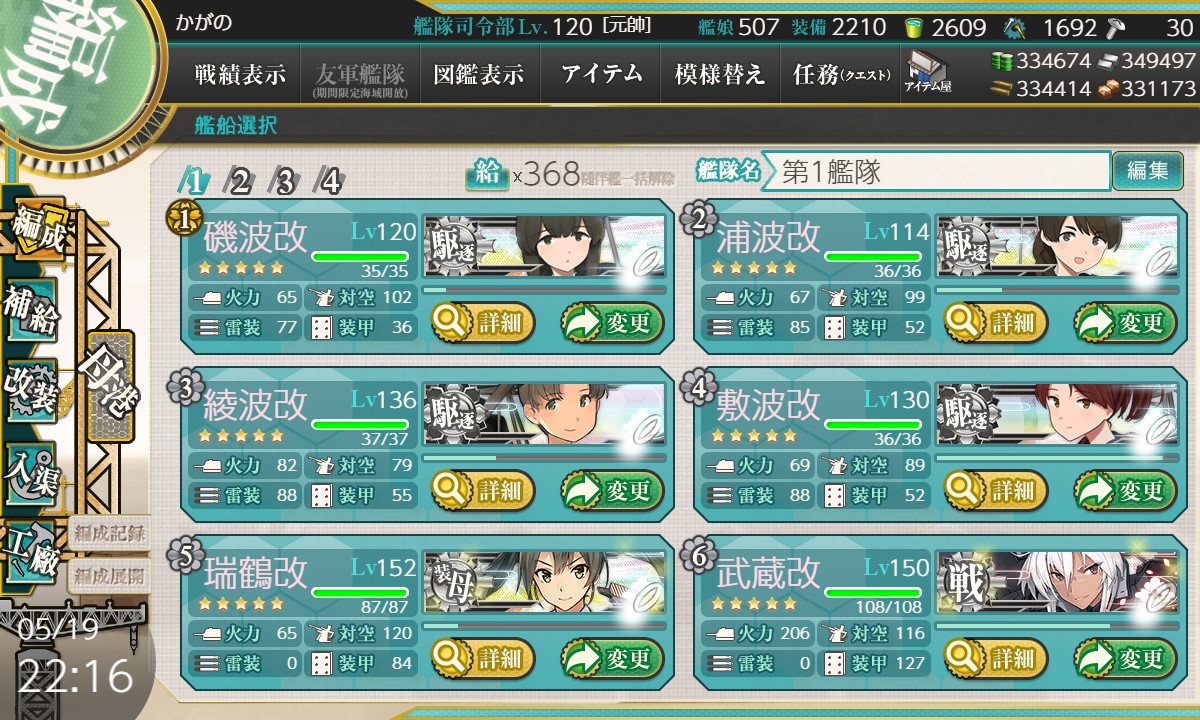
Task: Switch to fleet tab 2
Action: pos(240,181)
